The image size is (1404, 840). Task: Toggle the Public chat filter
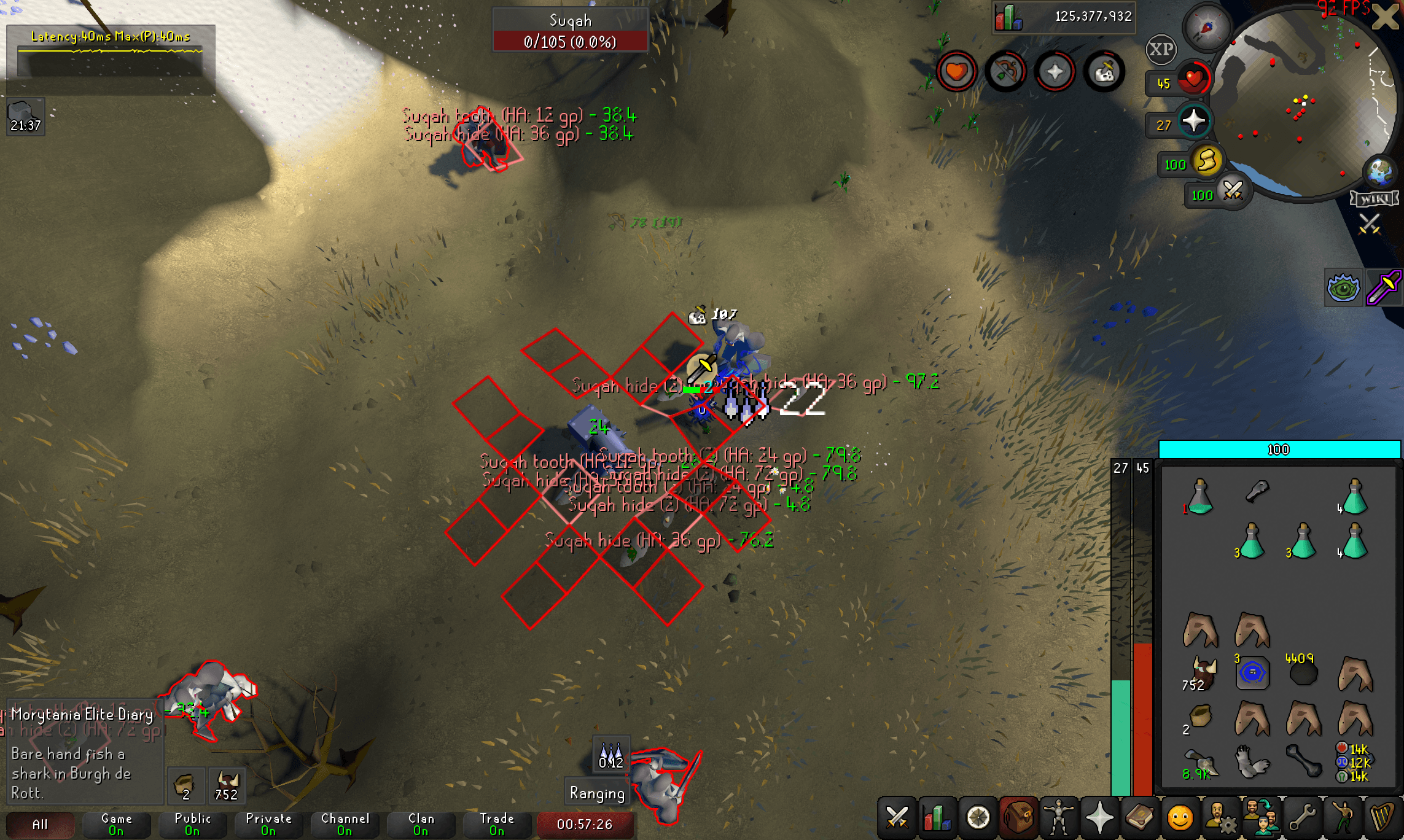coord(192,824)
